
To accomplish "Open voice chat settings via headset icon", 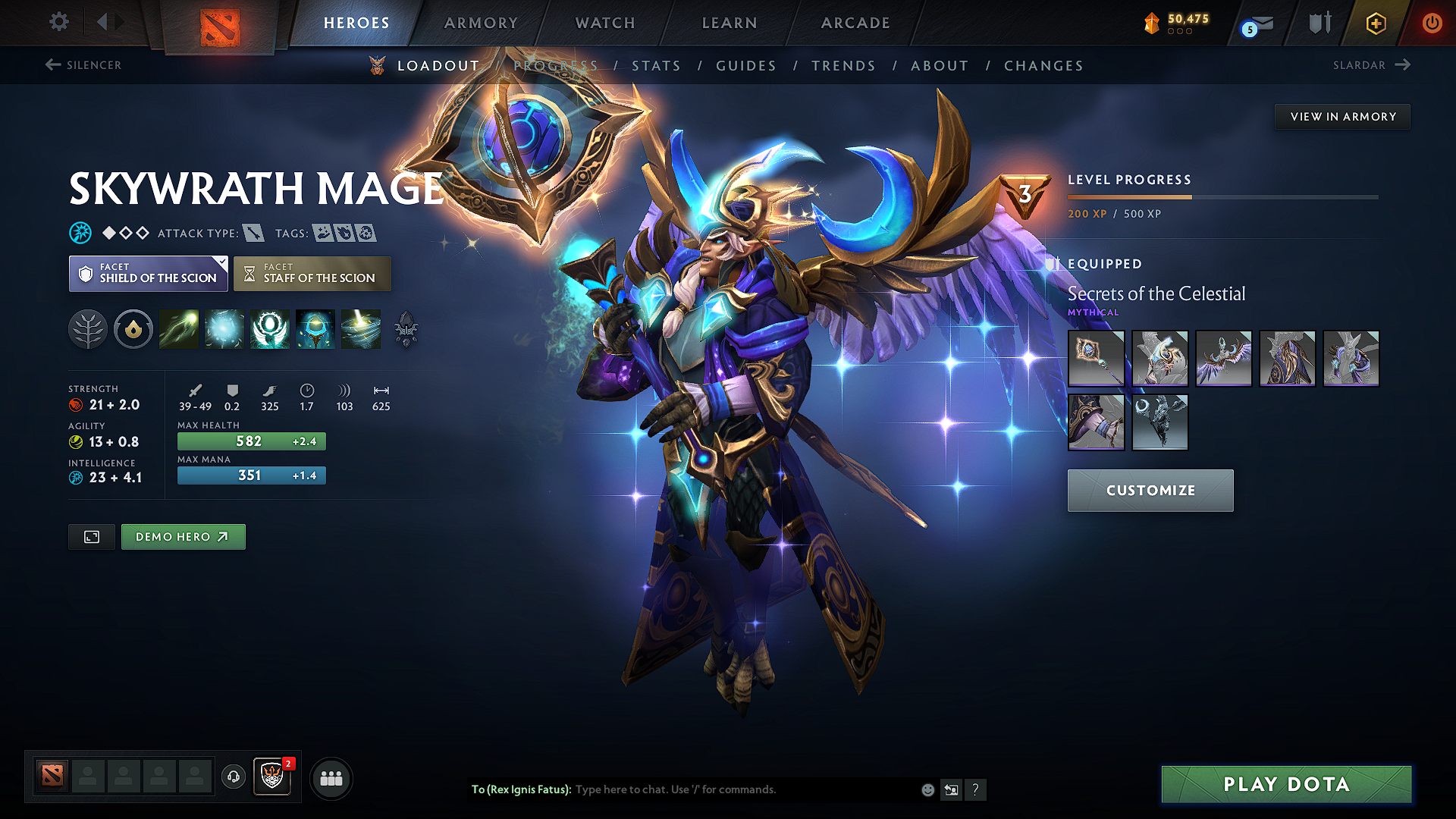I will click(233, 777).
